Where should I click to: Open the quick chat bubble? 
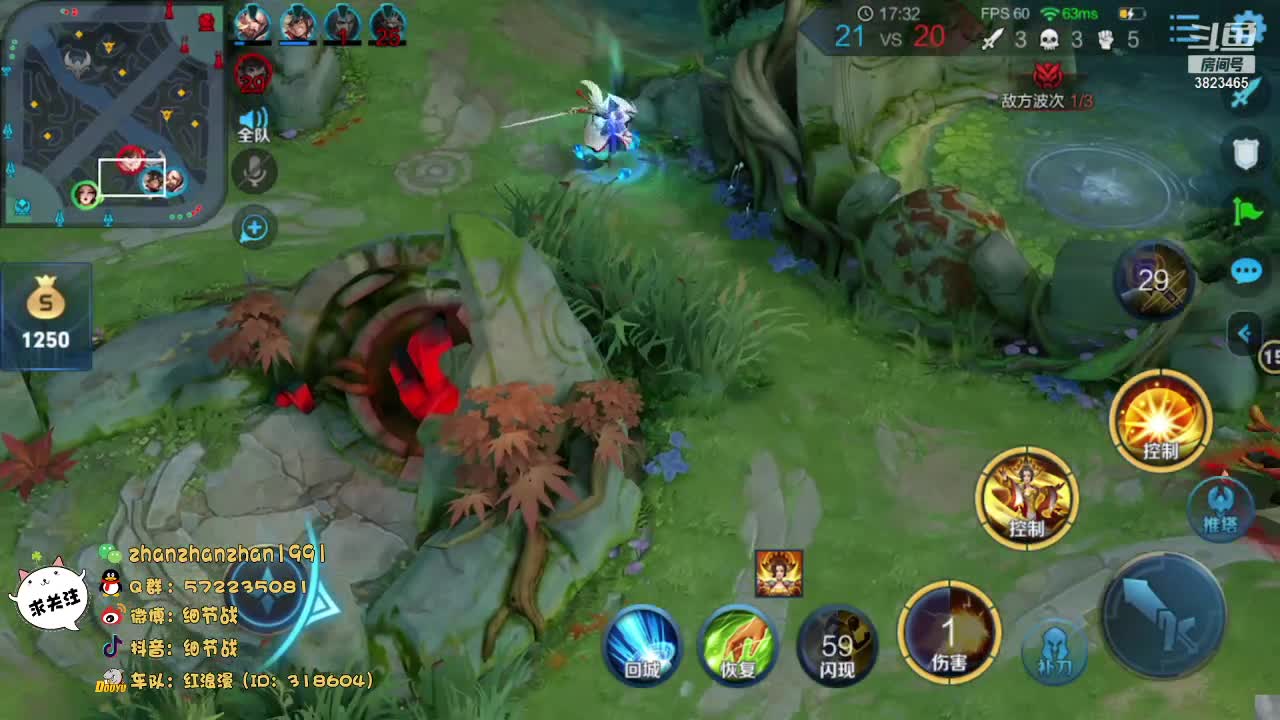click(1246, 270)
